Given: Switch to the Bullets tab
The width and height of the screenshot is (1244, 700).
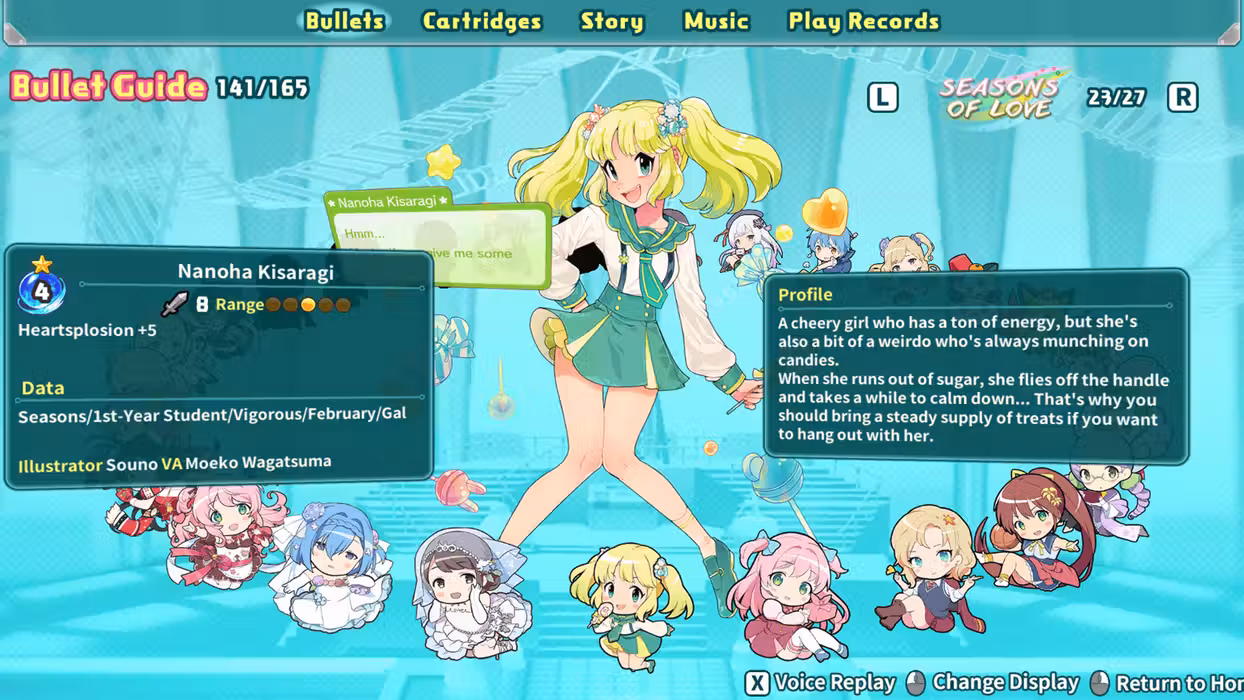Looking at the screenshot, I should coord(344,21).
